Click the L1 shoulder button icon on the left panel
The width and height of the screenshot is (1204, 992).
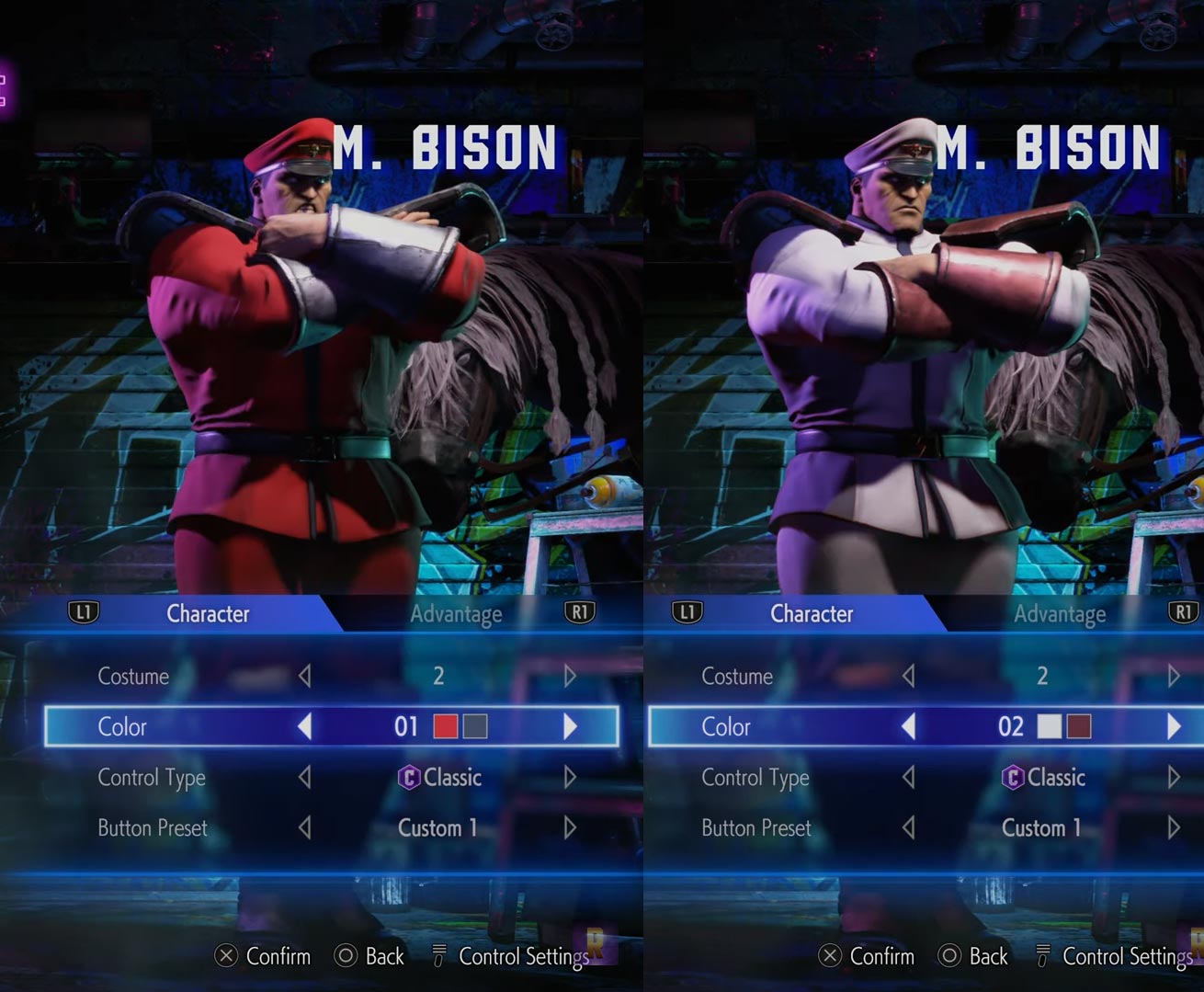pyautogui.click(x=85, y=612)
